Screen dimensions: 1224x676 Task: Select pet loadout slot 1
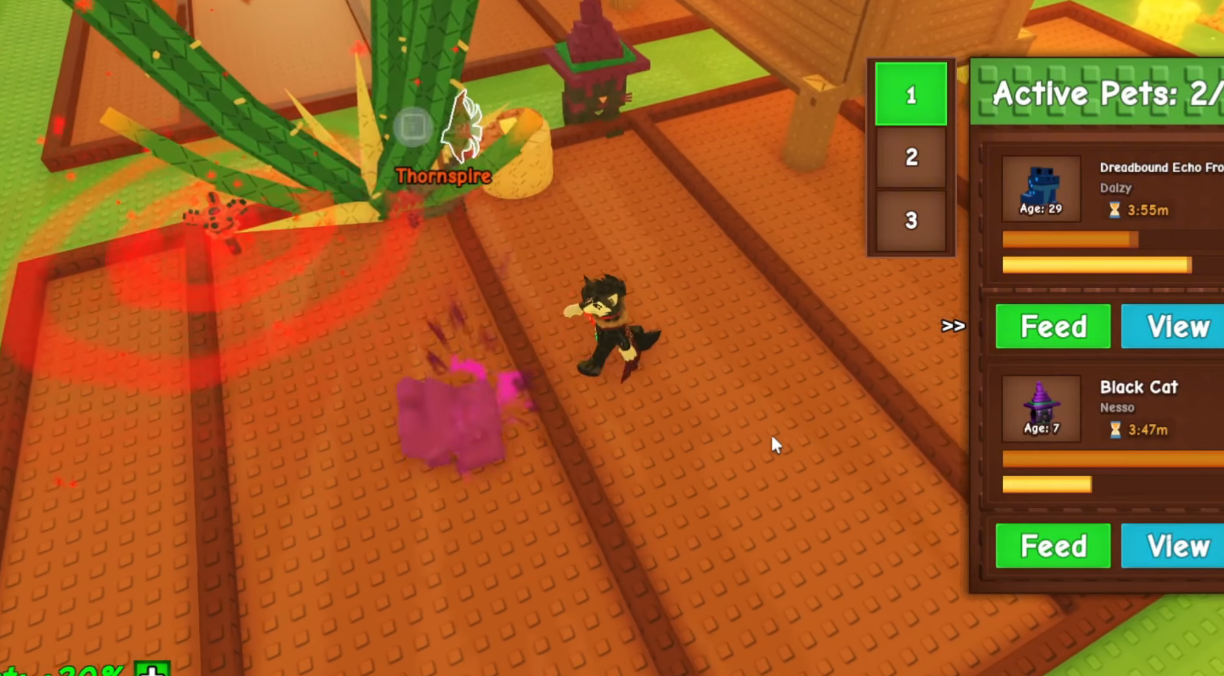click(x=910, y=94)
